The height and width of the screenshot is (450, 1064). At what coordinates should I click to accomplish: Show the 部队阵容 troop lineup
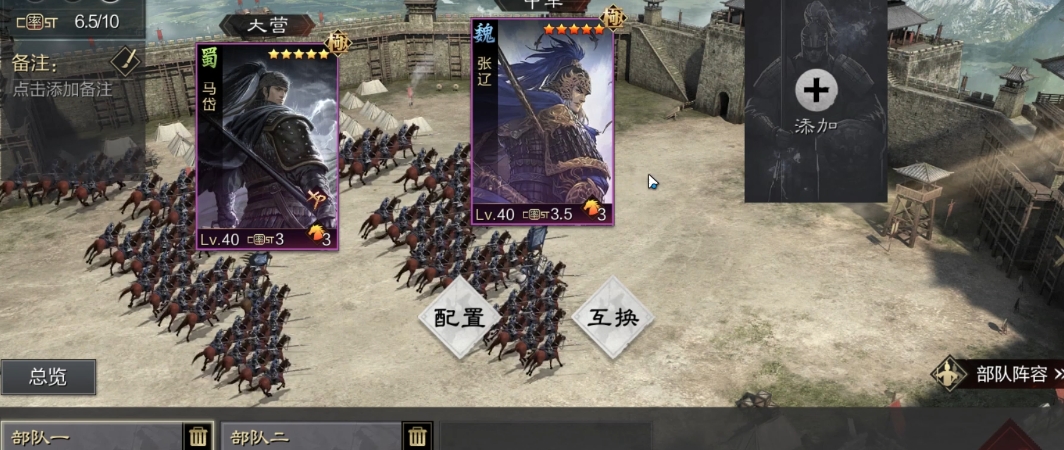[x=1000, y=374]
